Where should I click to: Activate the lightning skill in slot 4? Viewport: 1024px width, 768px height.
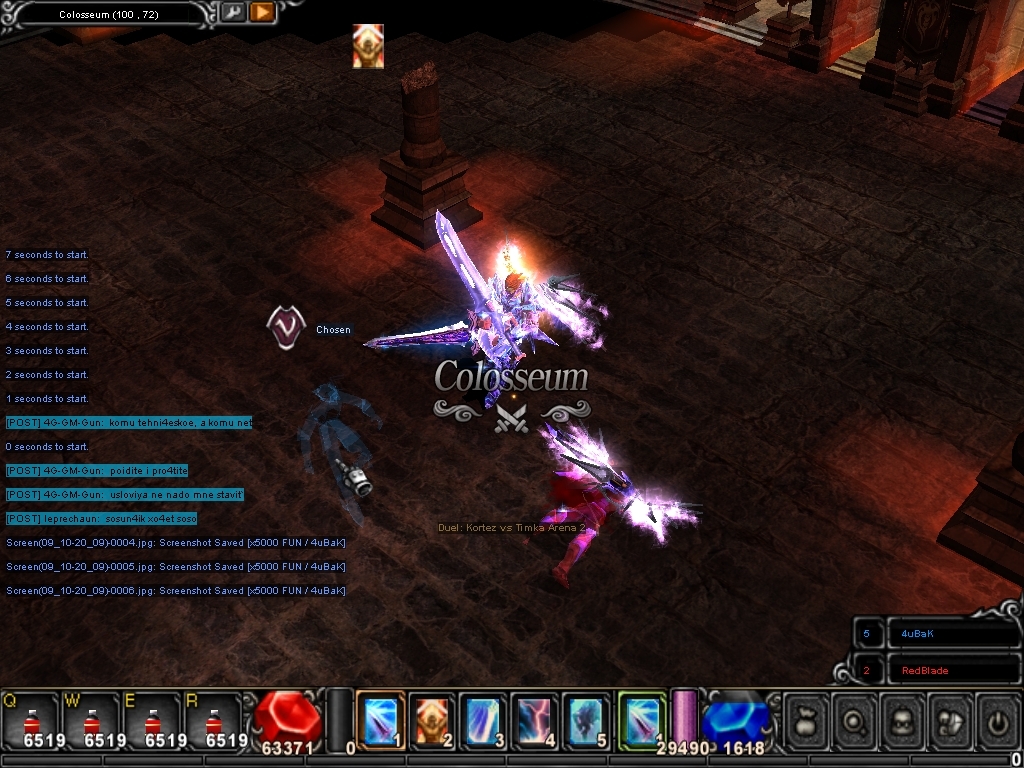[535, 720]
